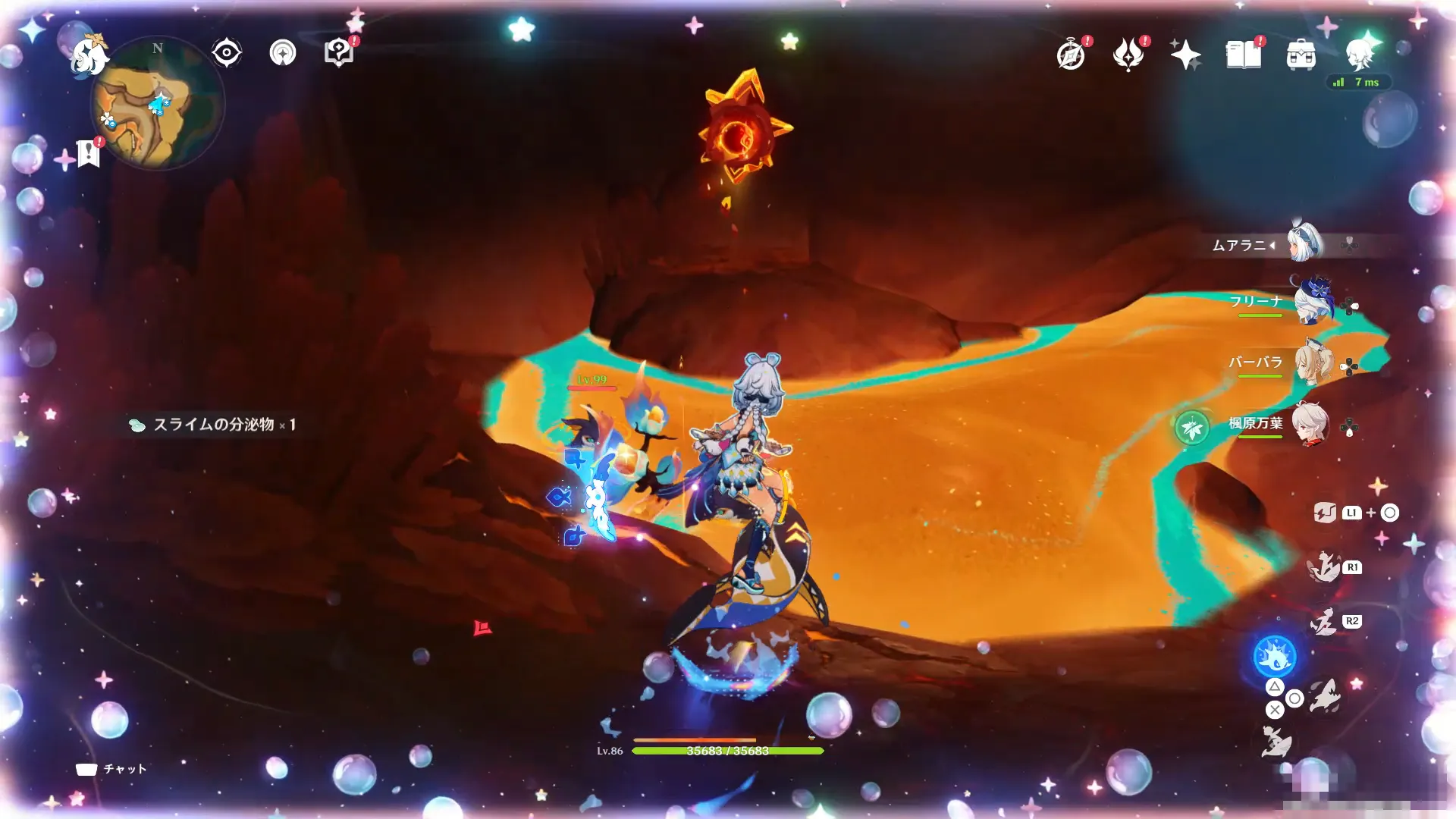Viewport: 1456px width, 819px height.
Task: Open the wish star icon
Action: pos(1185,55)
